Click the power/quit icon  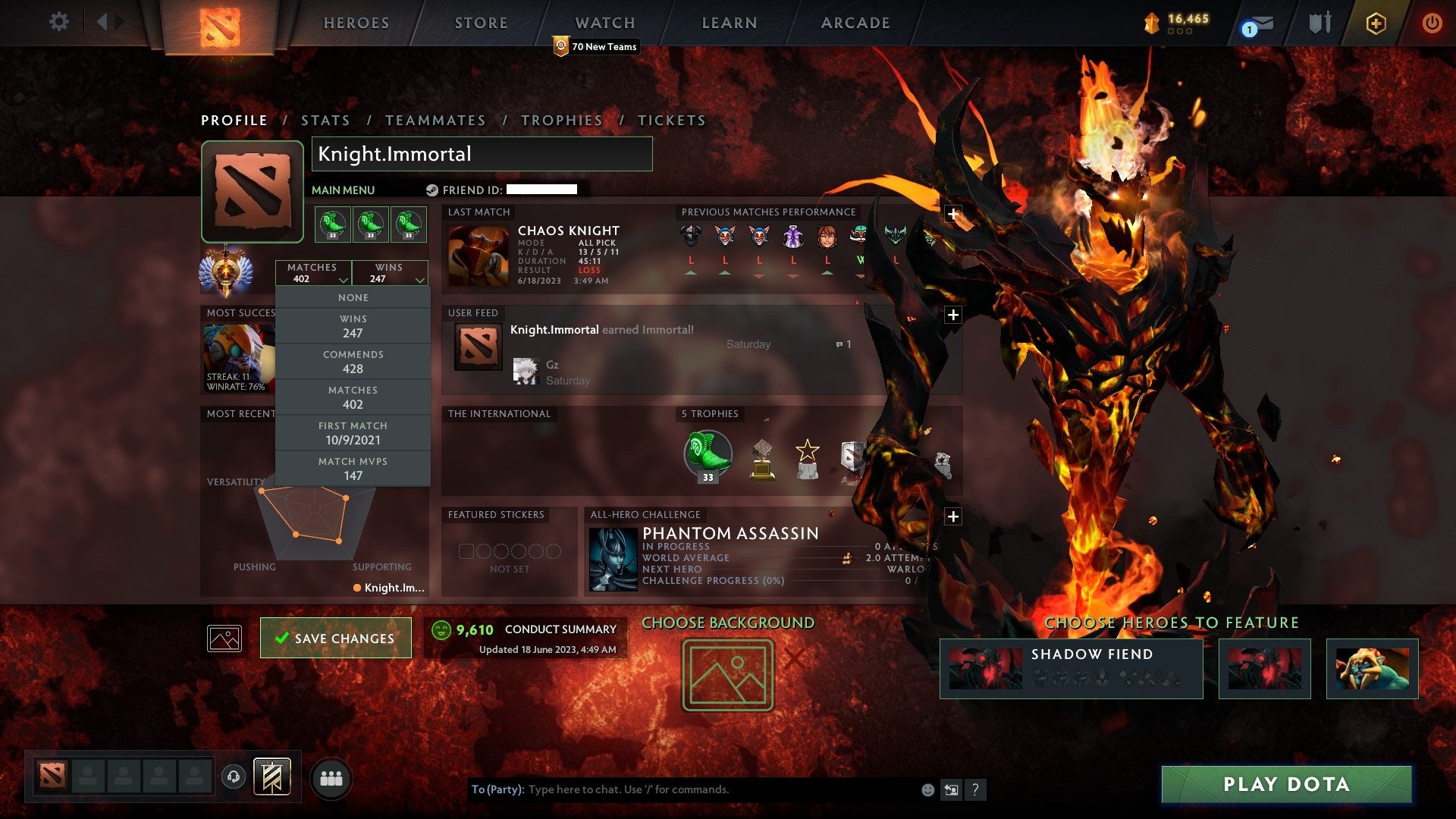pyautogui.click(x=1432, y=23)
